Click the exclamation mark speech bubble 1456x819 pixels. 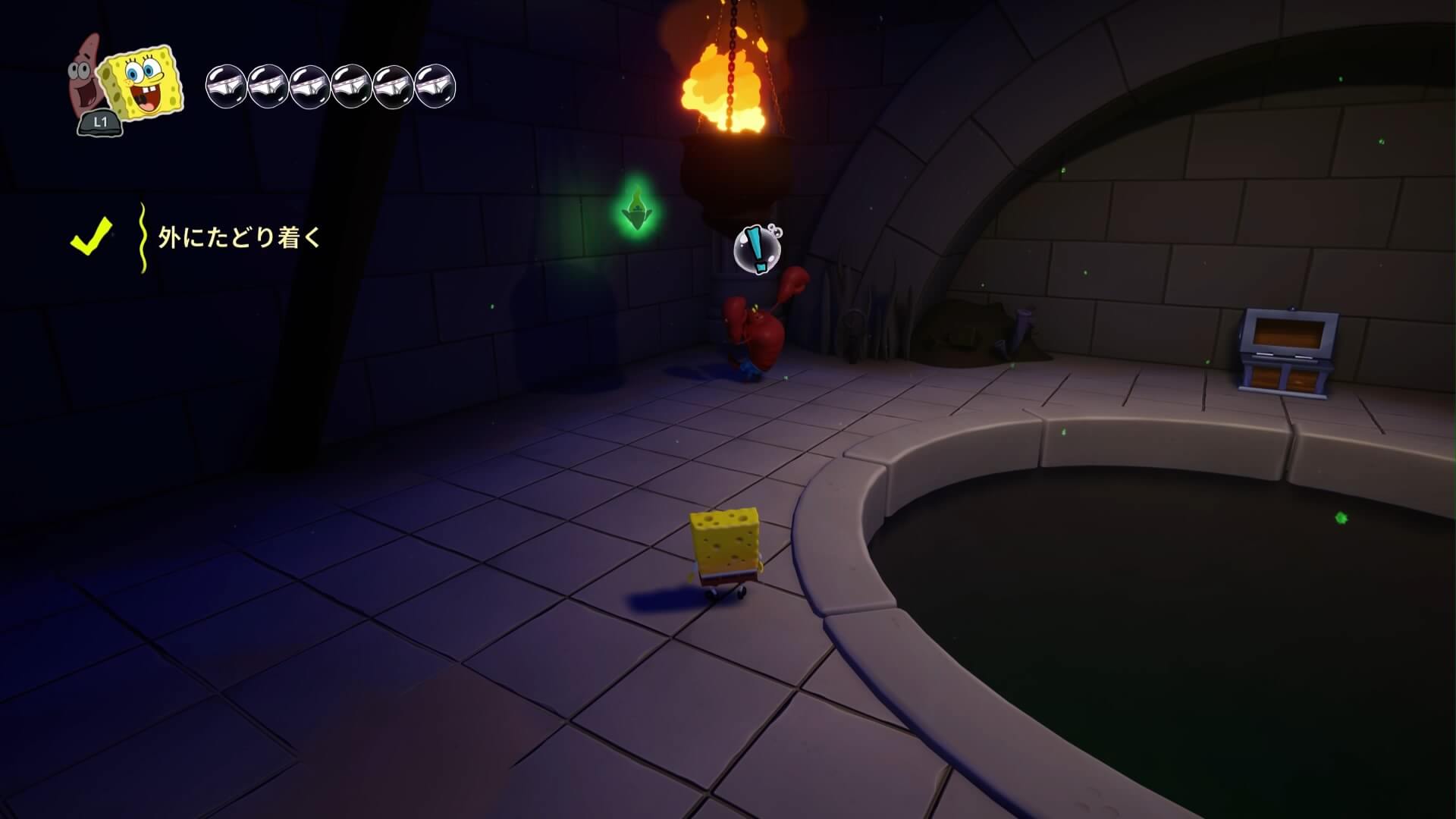click(x=756, y=249)
